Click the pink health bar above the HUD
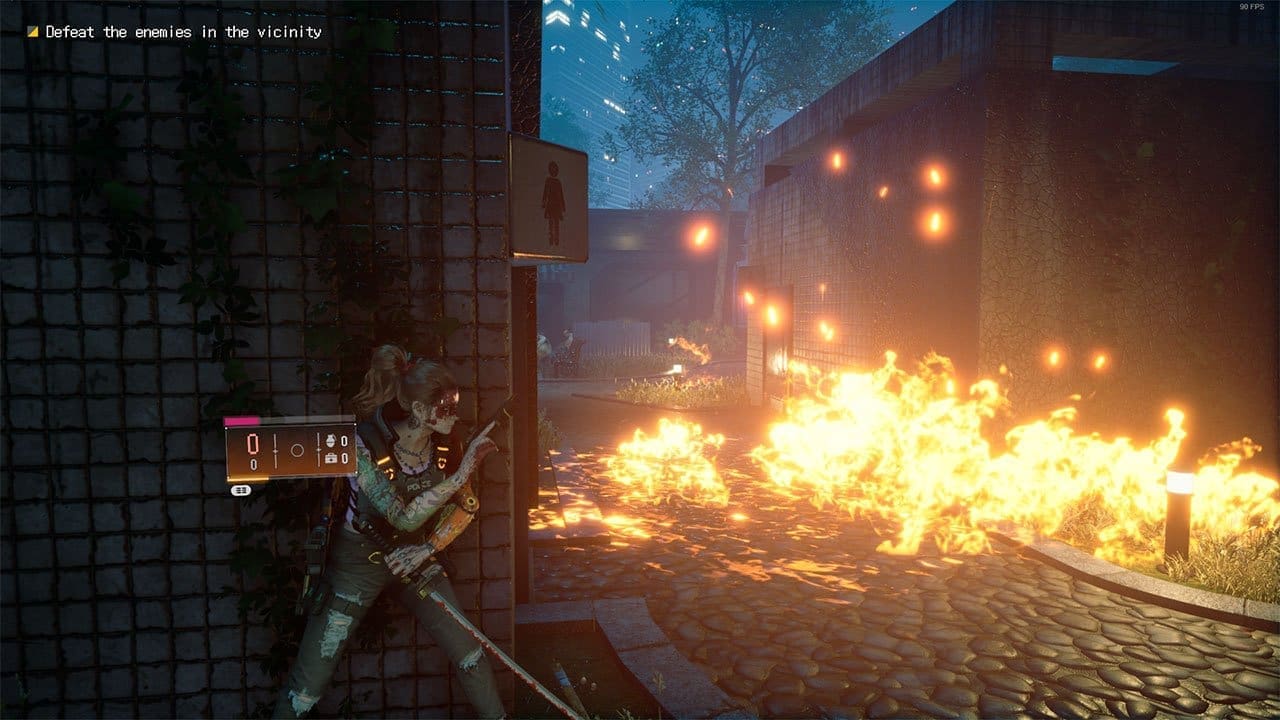The image size is (1280, 720). click(244, 419)
